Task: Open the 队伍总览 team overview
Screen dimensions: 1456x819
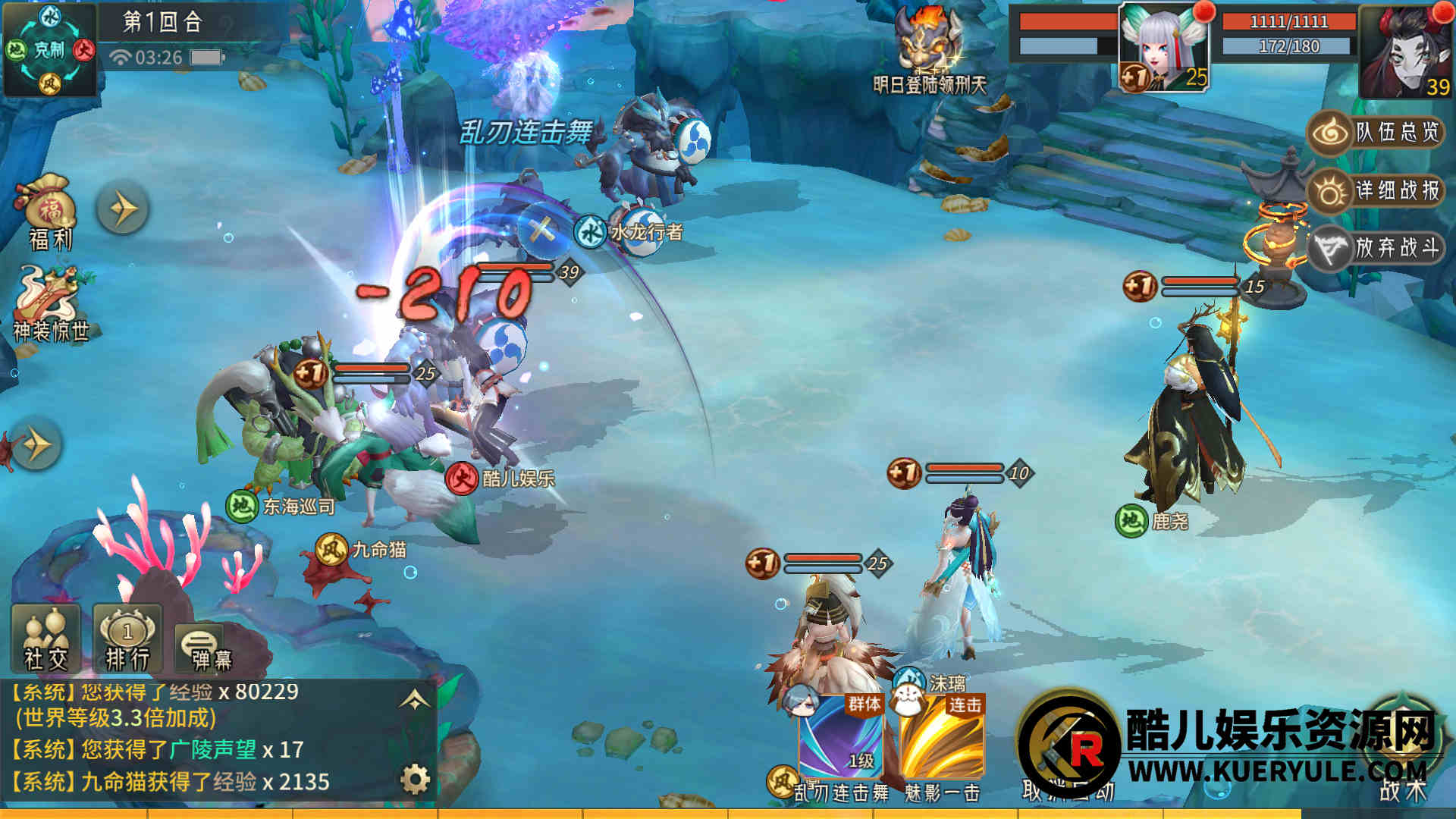Action: [x=1374, y=133]
